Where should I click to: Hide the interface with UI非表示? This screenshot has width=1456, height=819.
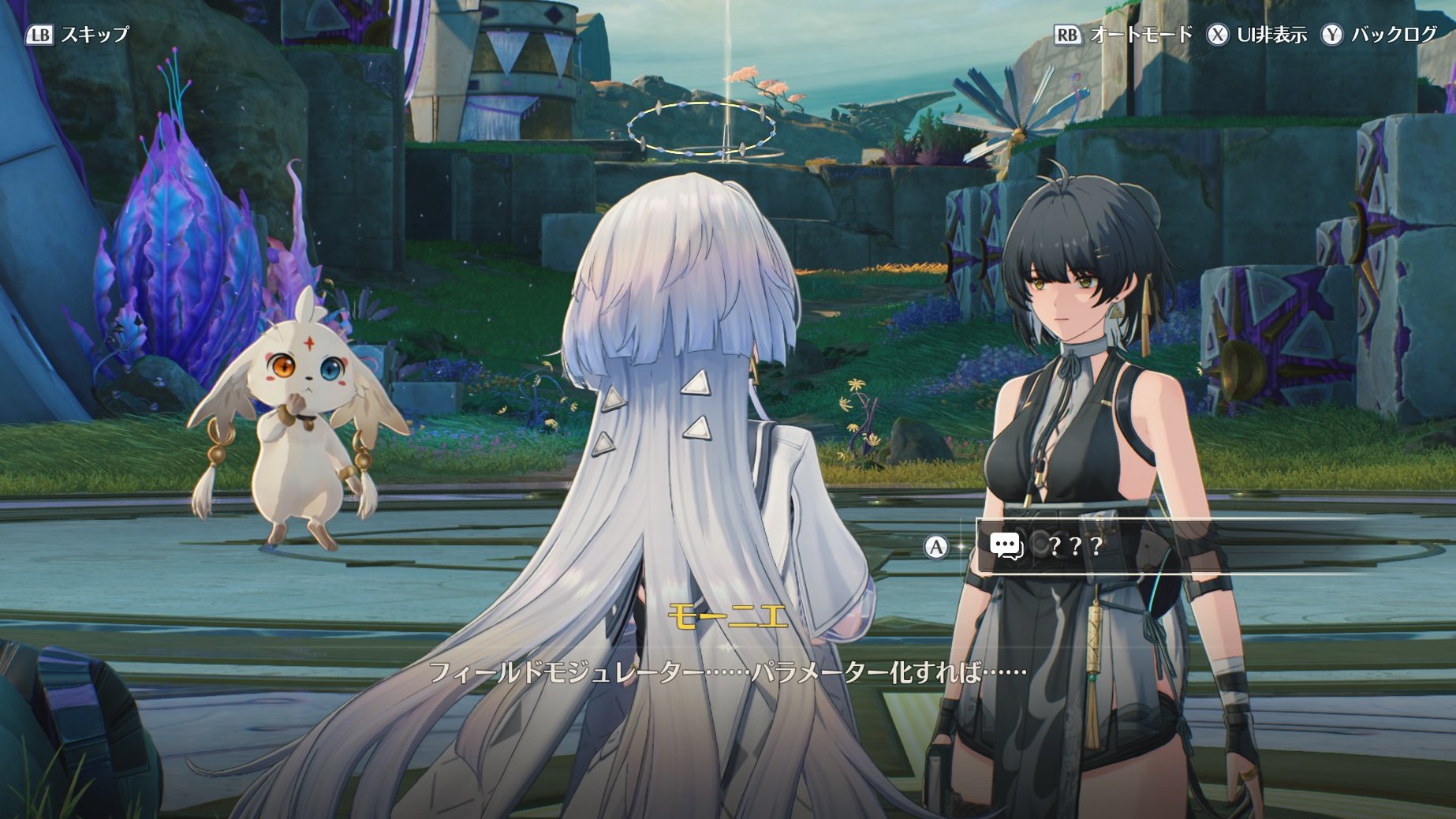1256,35
